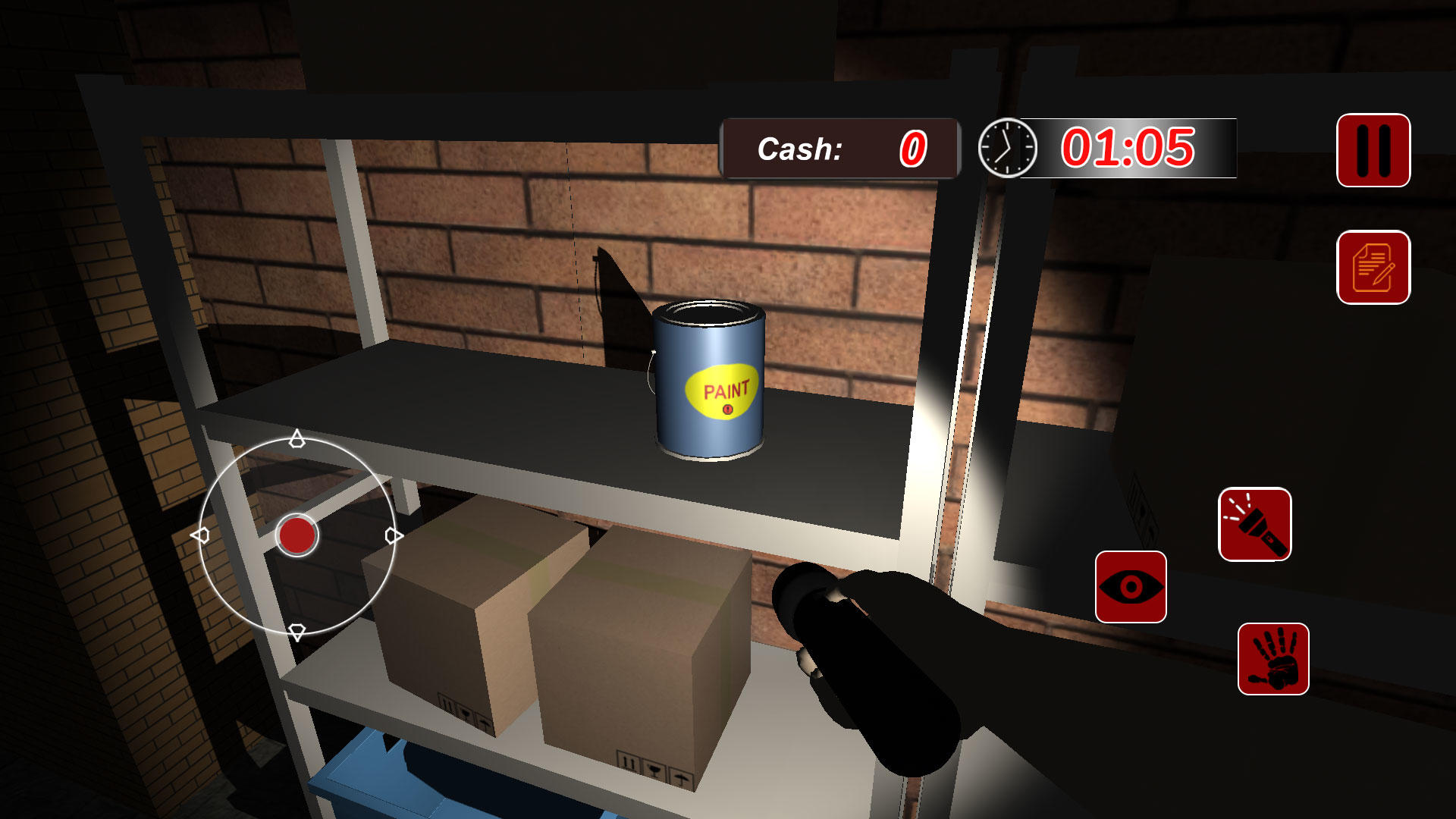Screen dimensions: 1456x819
Task: Tap the clock icon beside the timer
Action: 1006,149
